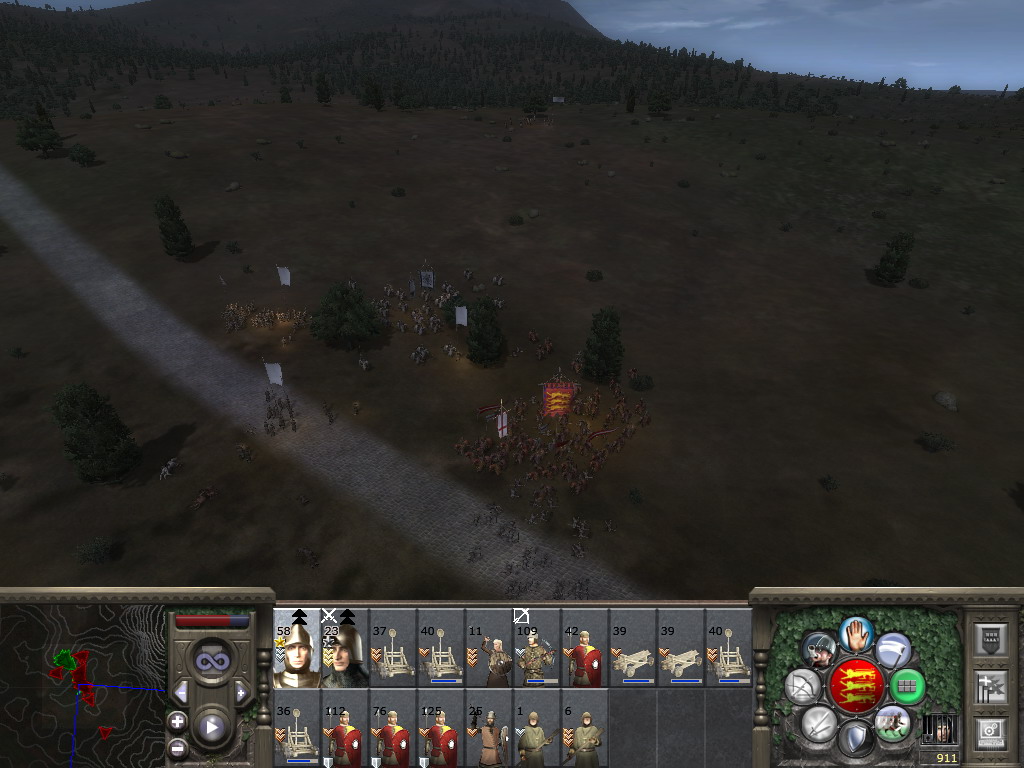Toggle guard mode shield button
The image size is (1024, 768).
pyautogui.click(x=855, y=740)
